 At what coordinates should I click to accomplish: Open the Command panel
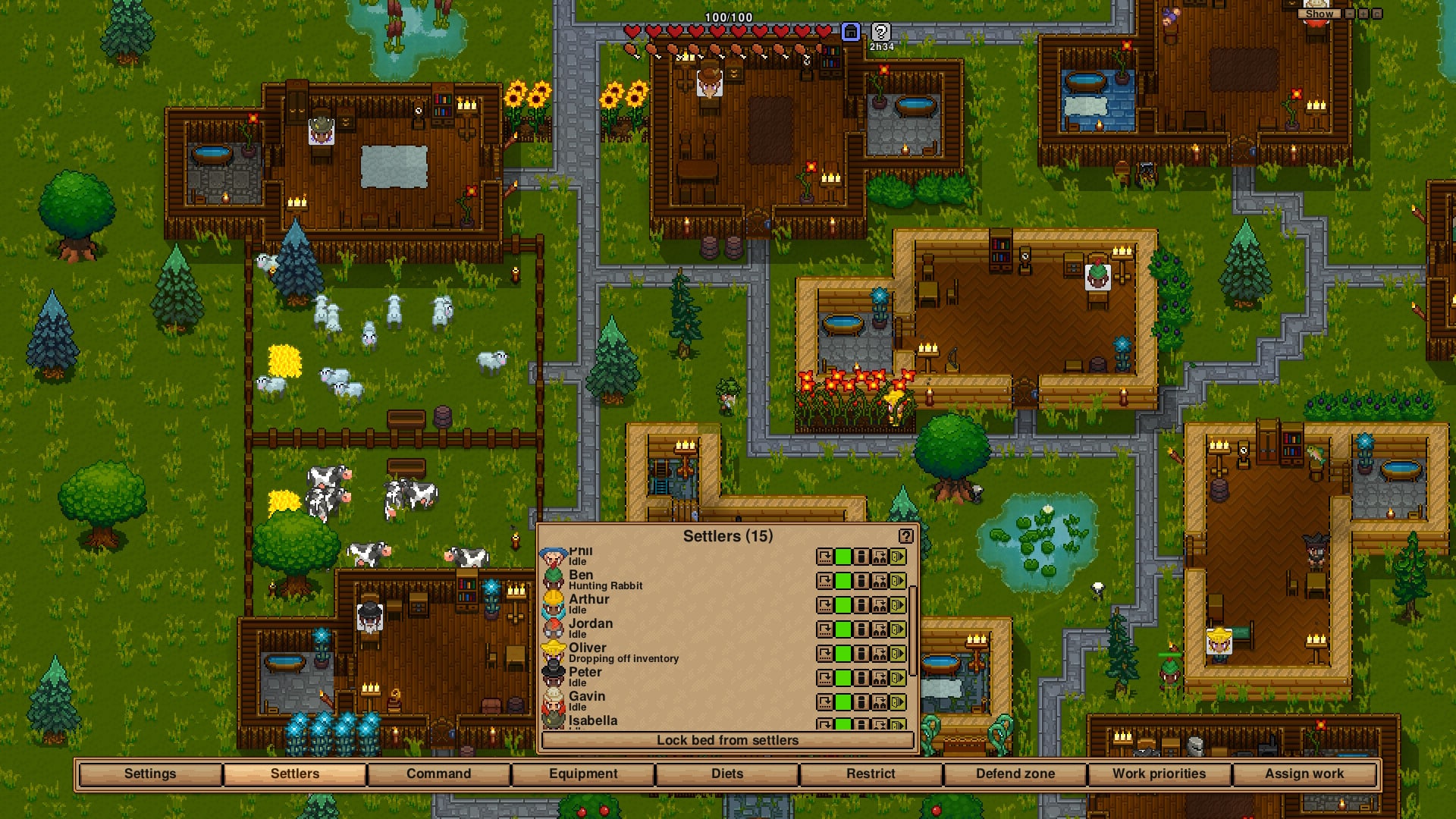pos(438,773)
